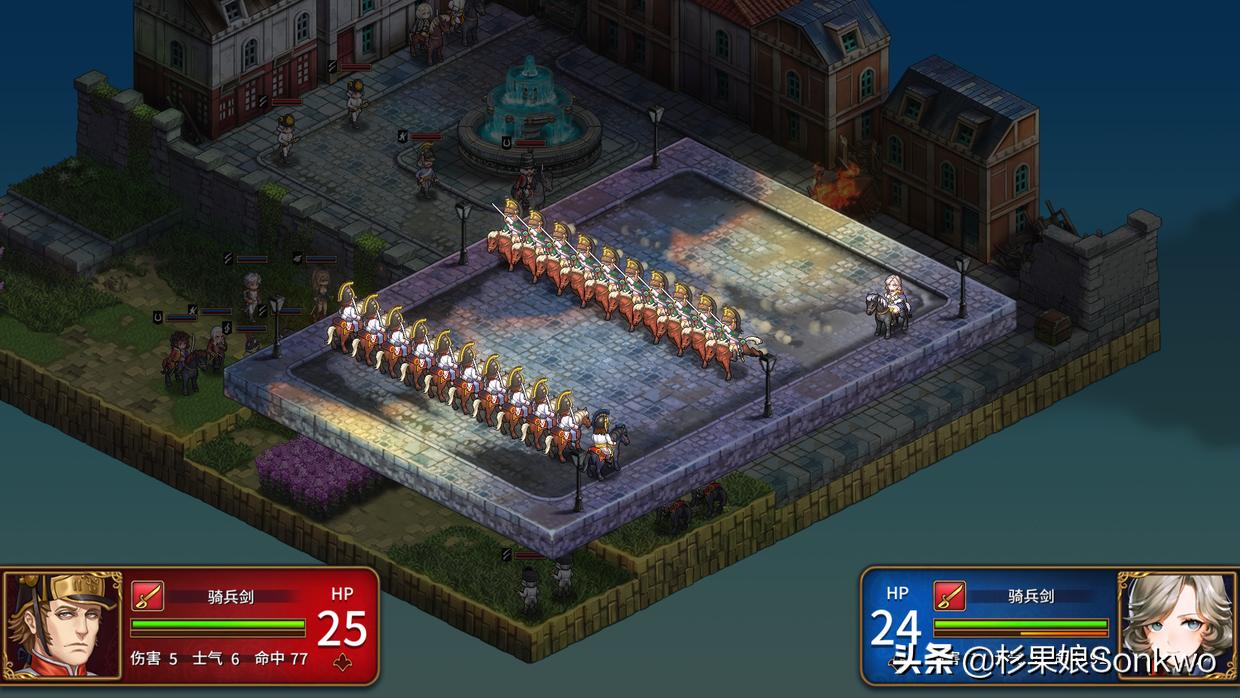
Task: Select the blue panel's cavalry sword icon
Action: pyautogui.click(x=949, y=596)
